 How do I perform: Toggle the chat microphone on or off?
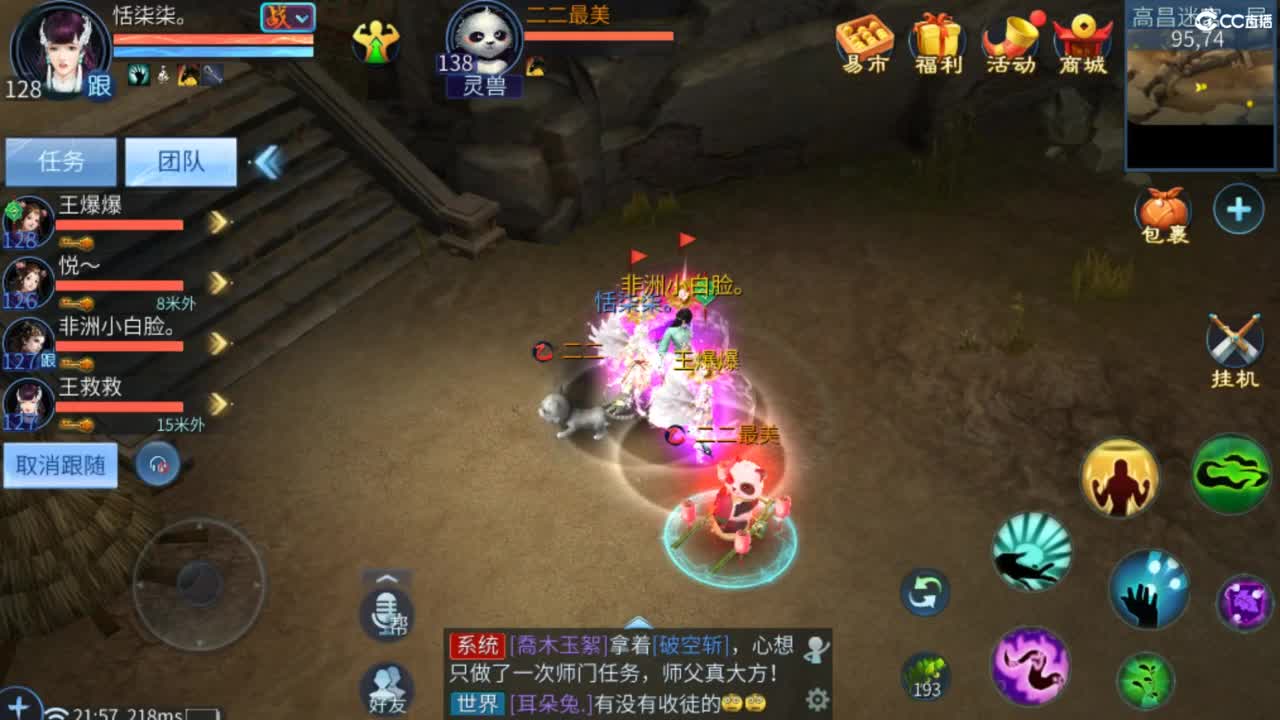pyautogui.click(x=385, y=615)
